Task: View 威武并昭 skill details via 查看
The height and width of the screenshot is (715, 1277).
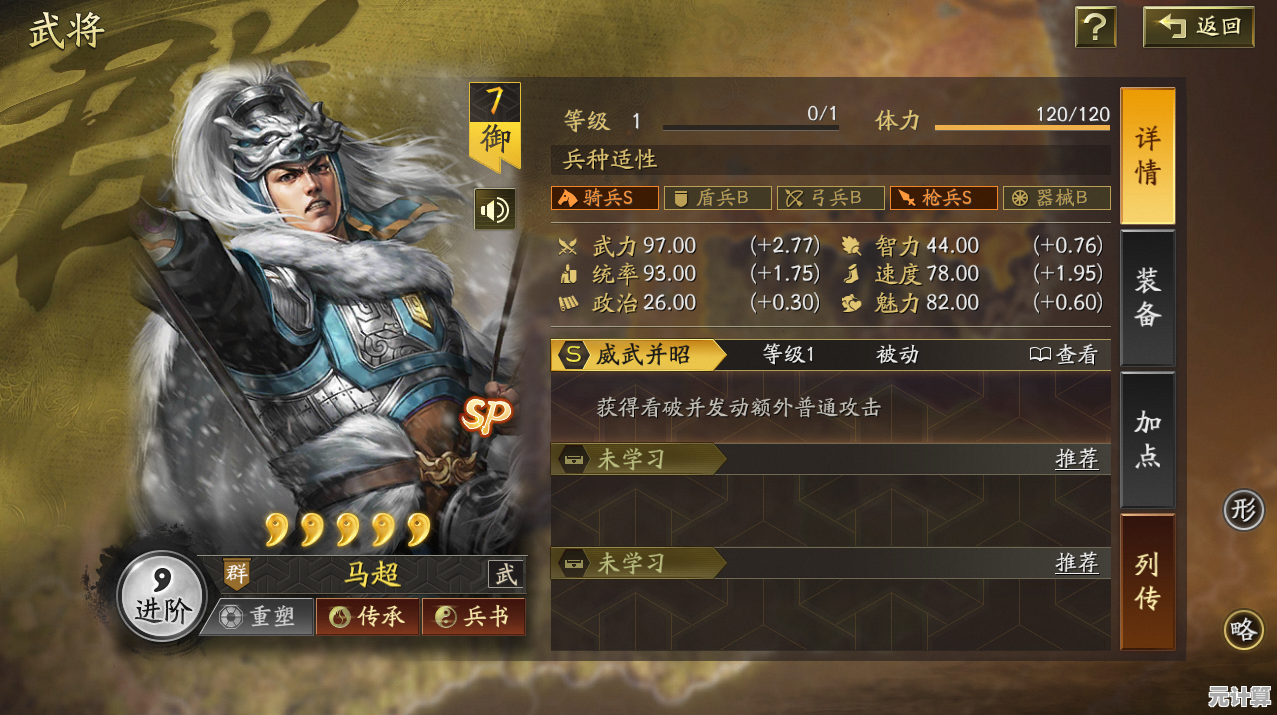Action: pyautogui.click(x=1064, y=355)
